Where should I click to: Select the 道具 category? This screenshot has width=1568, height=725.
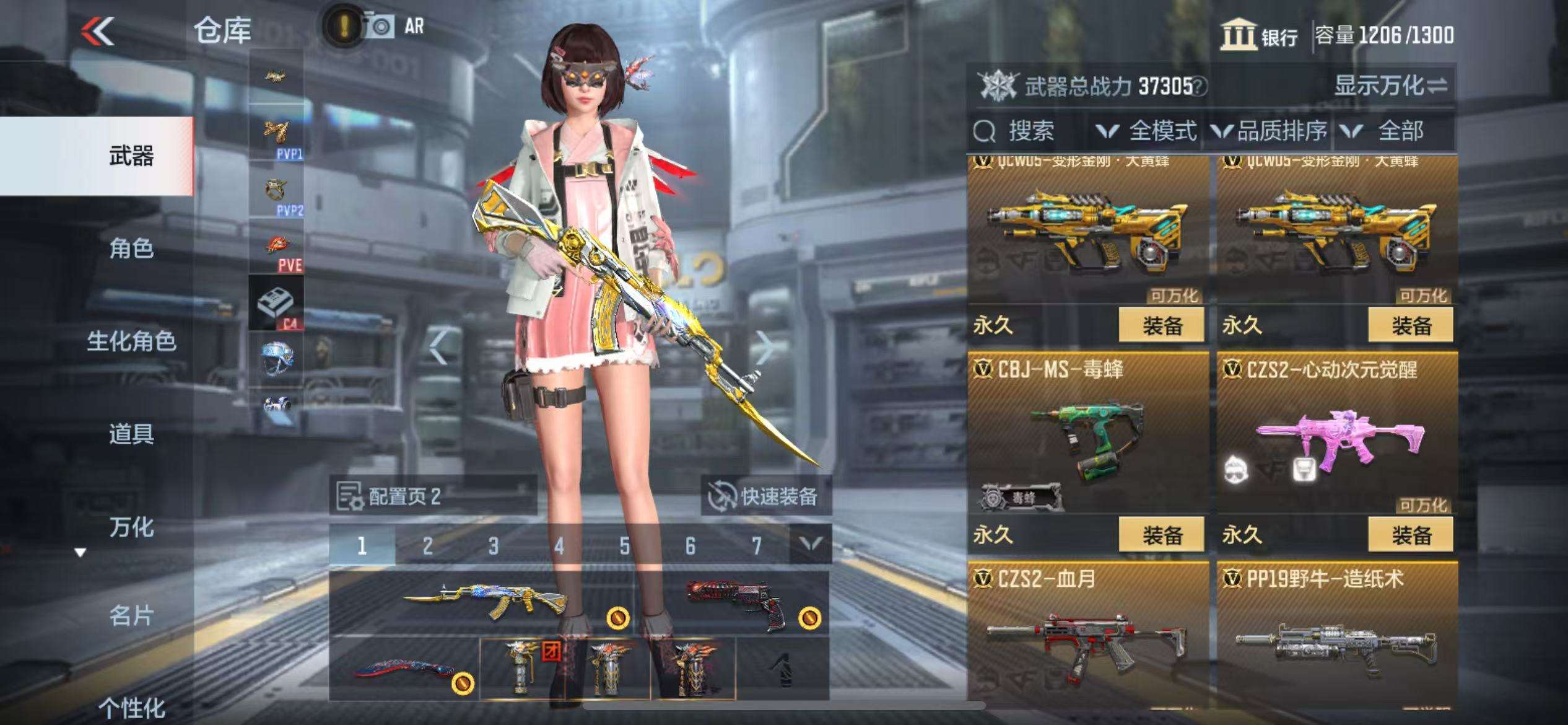tap(131, 434)
